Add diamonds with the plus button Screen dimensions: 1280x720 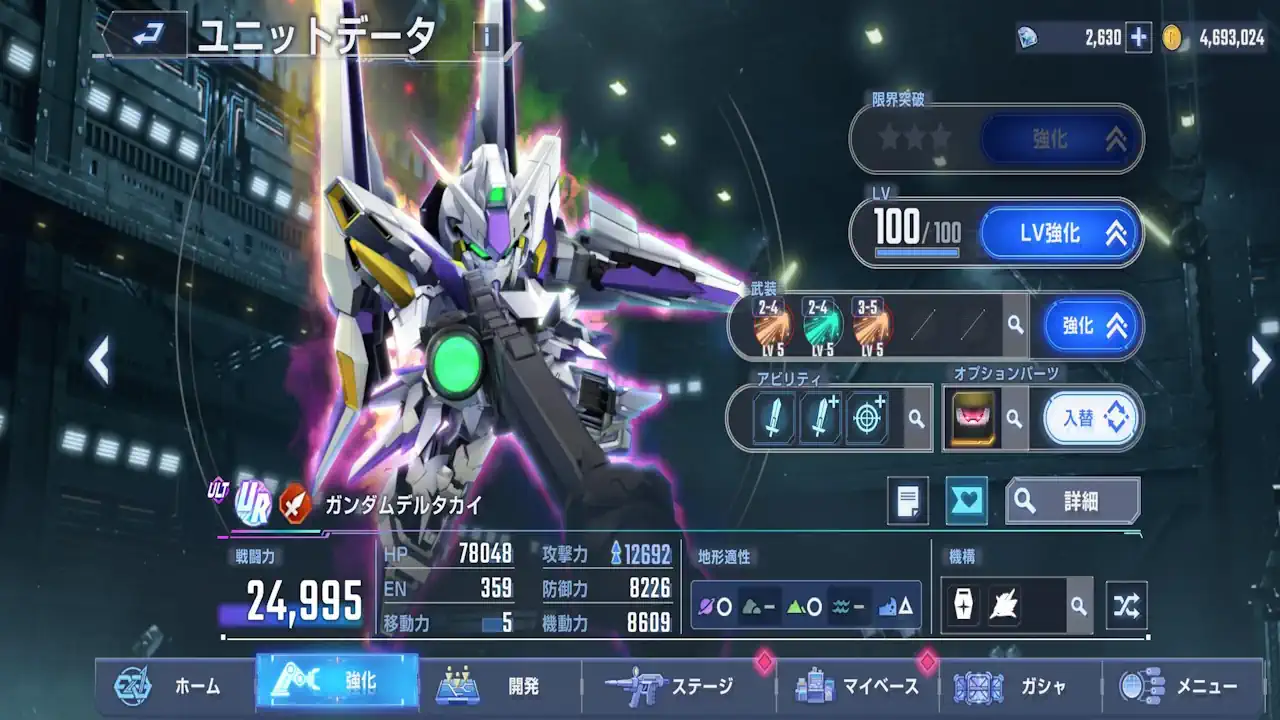(1139, 38)
